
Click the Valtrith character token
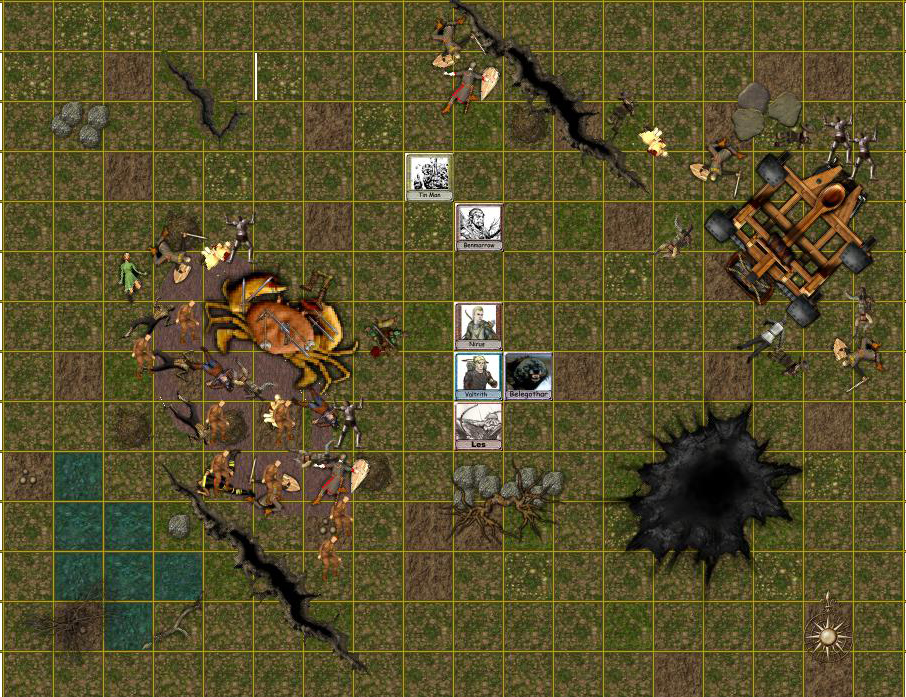pos(478,375)
